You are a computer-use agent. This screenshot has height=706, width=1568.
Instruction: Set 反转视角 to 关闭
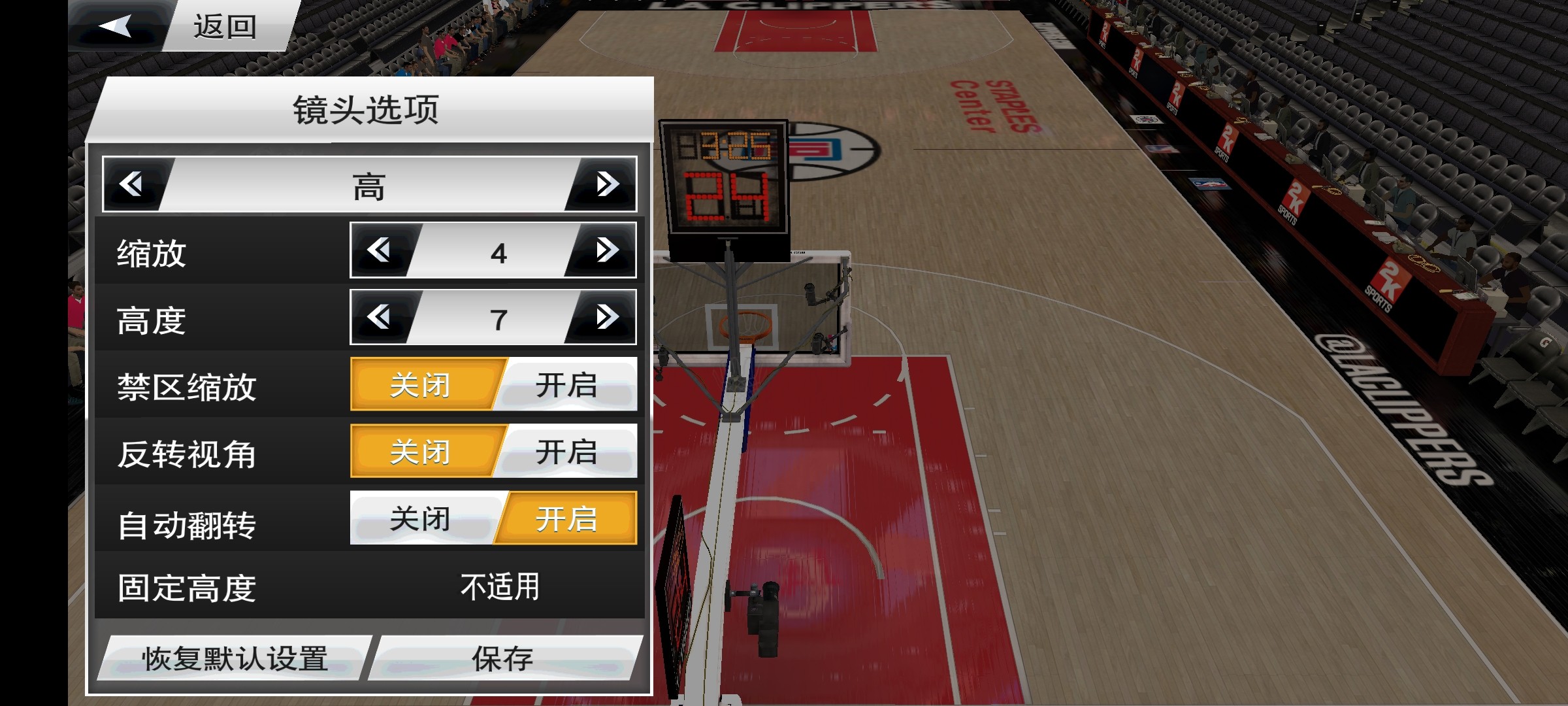421,452
